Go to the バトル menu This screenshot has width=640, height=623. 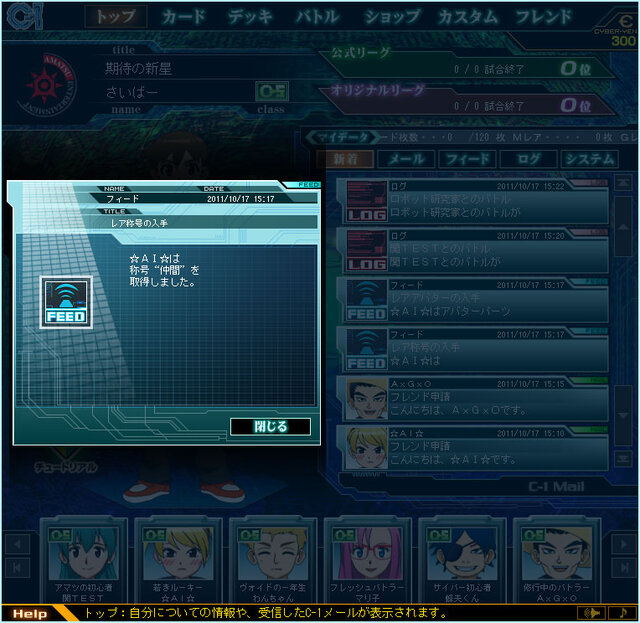coord(318,17)
